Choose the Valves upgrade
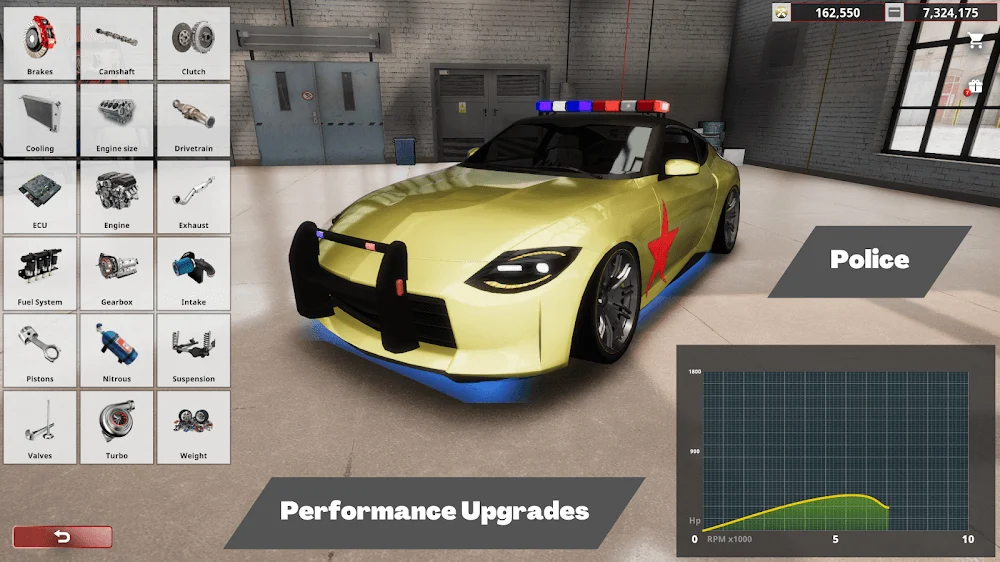1000x562 pixels. pyautogui.click(x=40, y=427)
